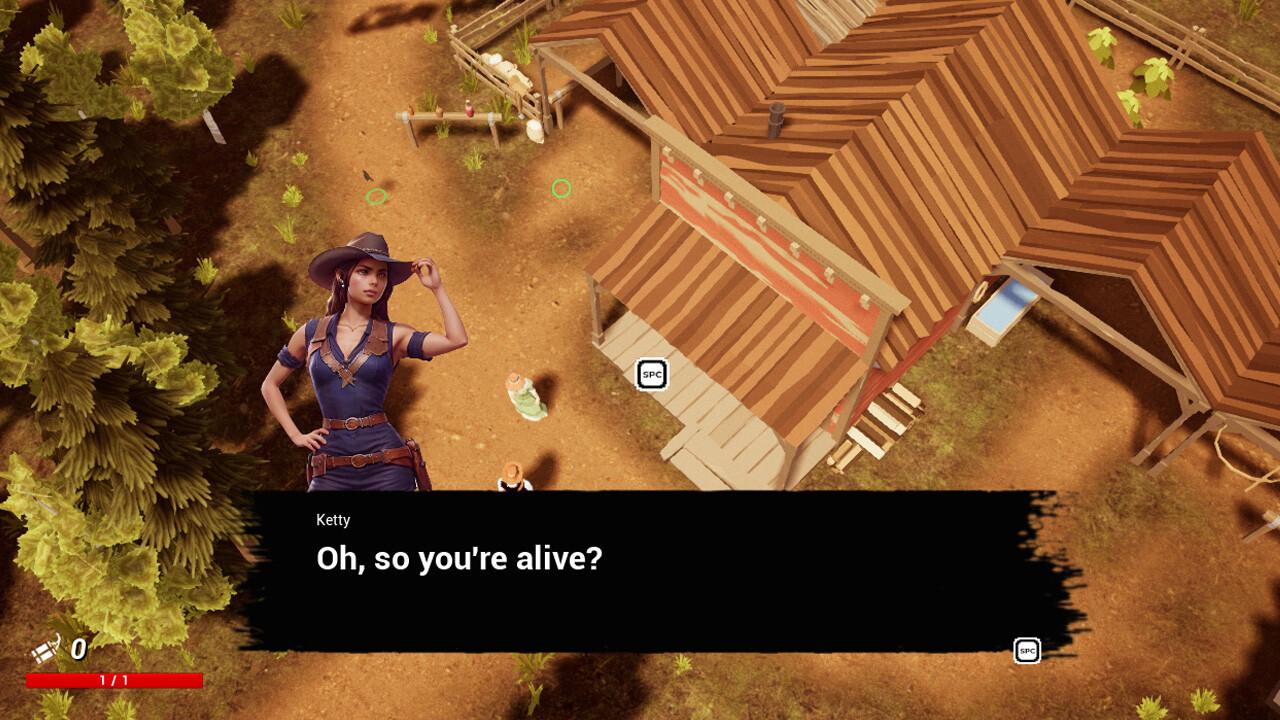Image resolution: width=1280 pixels, height=720 pixels.
Task: Click the NPC wearing the green dress
Action: tap(522, 395)
